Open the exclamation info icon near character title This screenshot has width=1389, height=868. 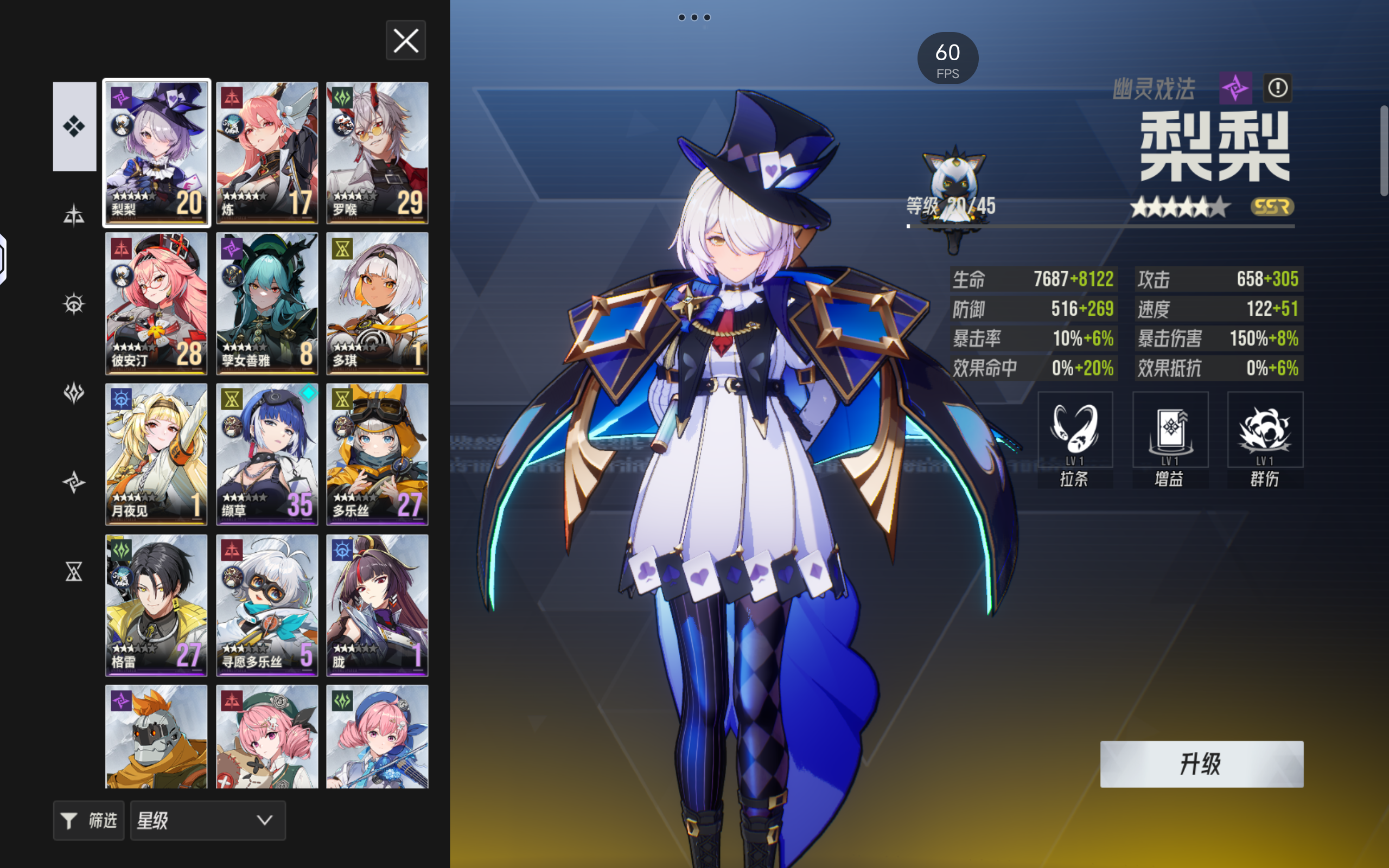[1278, 87]
